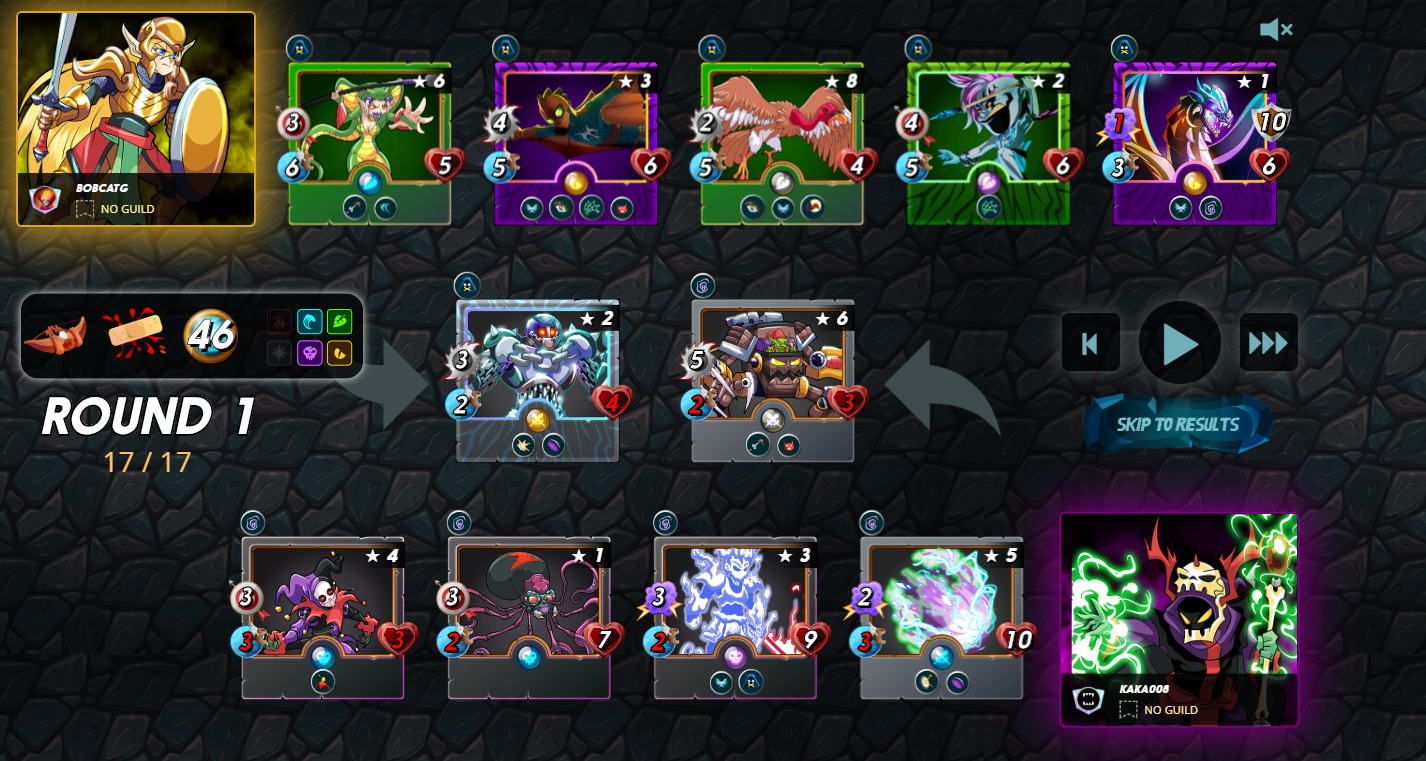
Task: Select the brown vulture monster card
Action: pyautogui.click(x=782, y=140)
